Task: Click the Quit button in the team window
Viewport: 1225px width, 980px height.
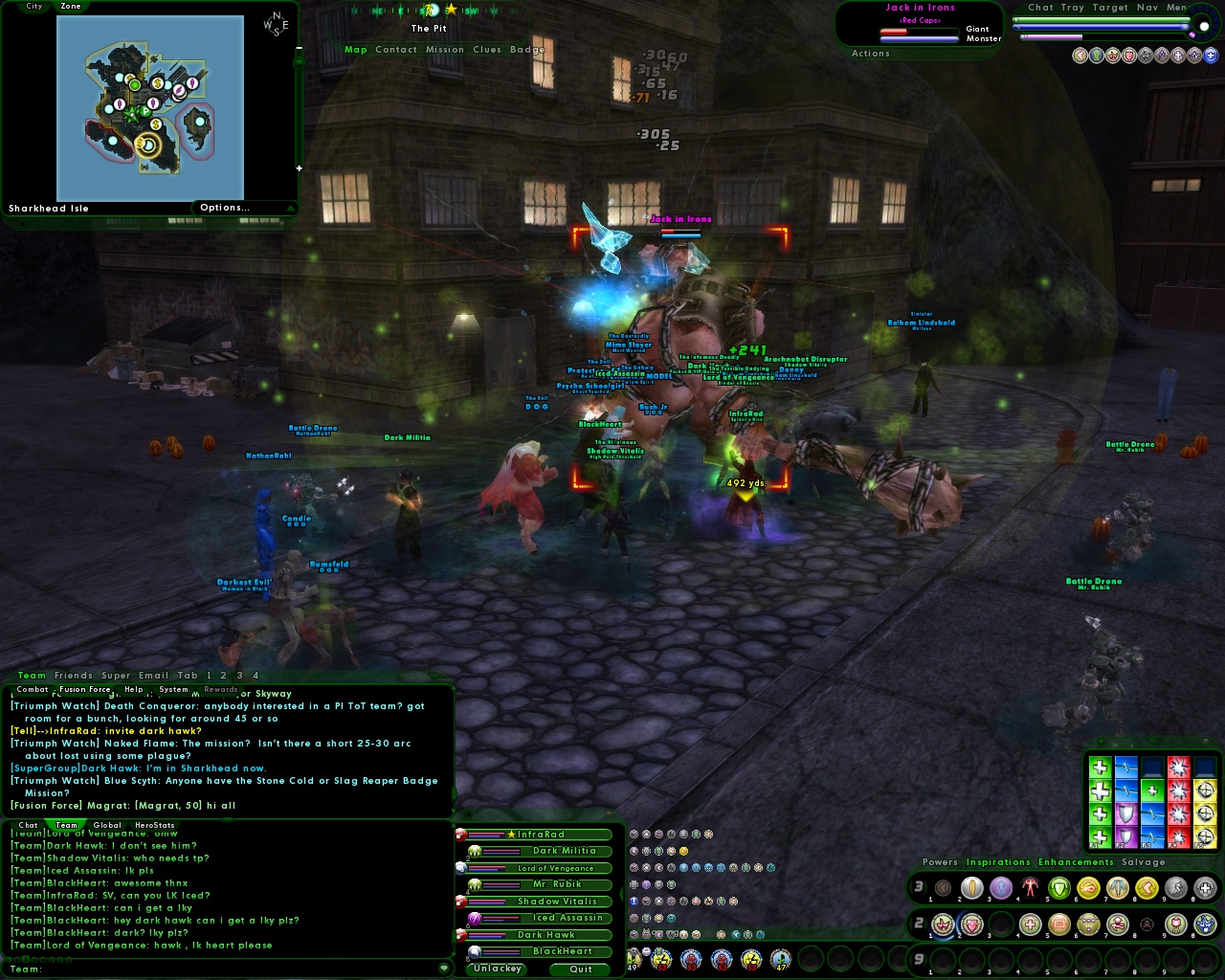Action: pos(579,969)
